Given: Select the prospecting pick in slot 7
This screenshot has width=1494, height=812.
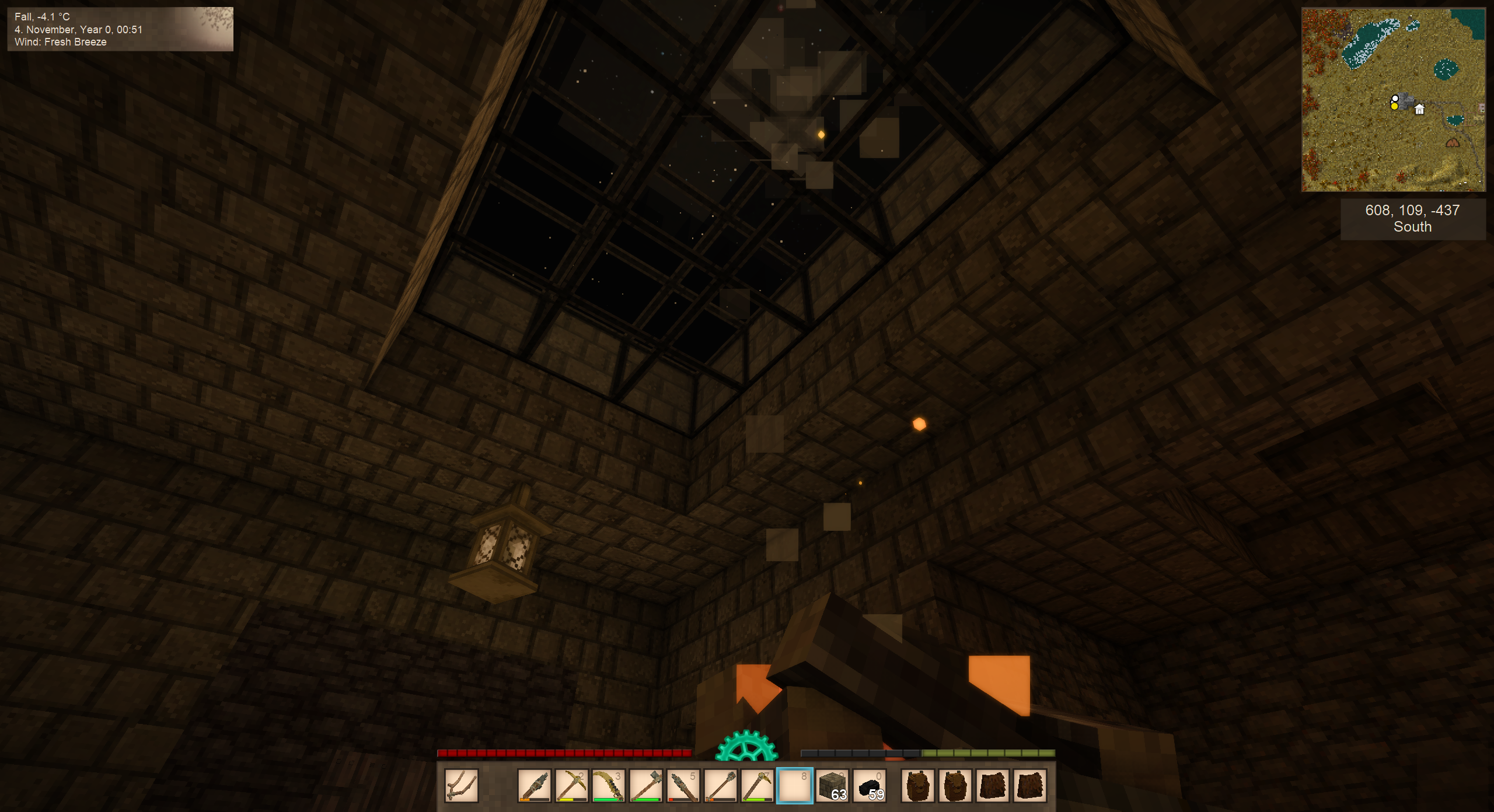Looking at the screenshot, I should tap(758, 785).
